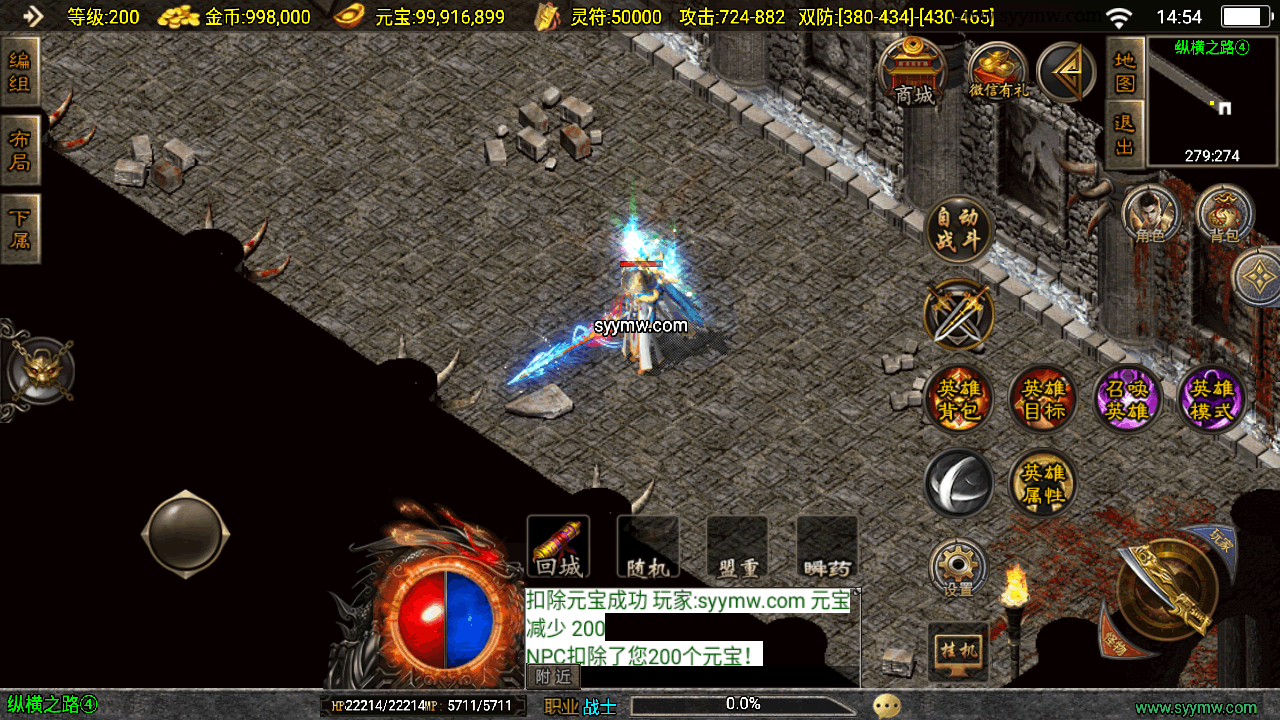Tap the 微信有礼 gift icon
Screen dimensions: 1280x720
[x=998, y=72]
